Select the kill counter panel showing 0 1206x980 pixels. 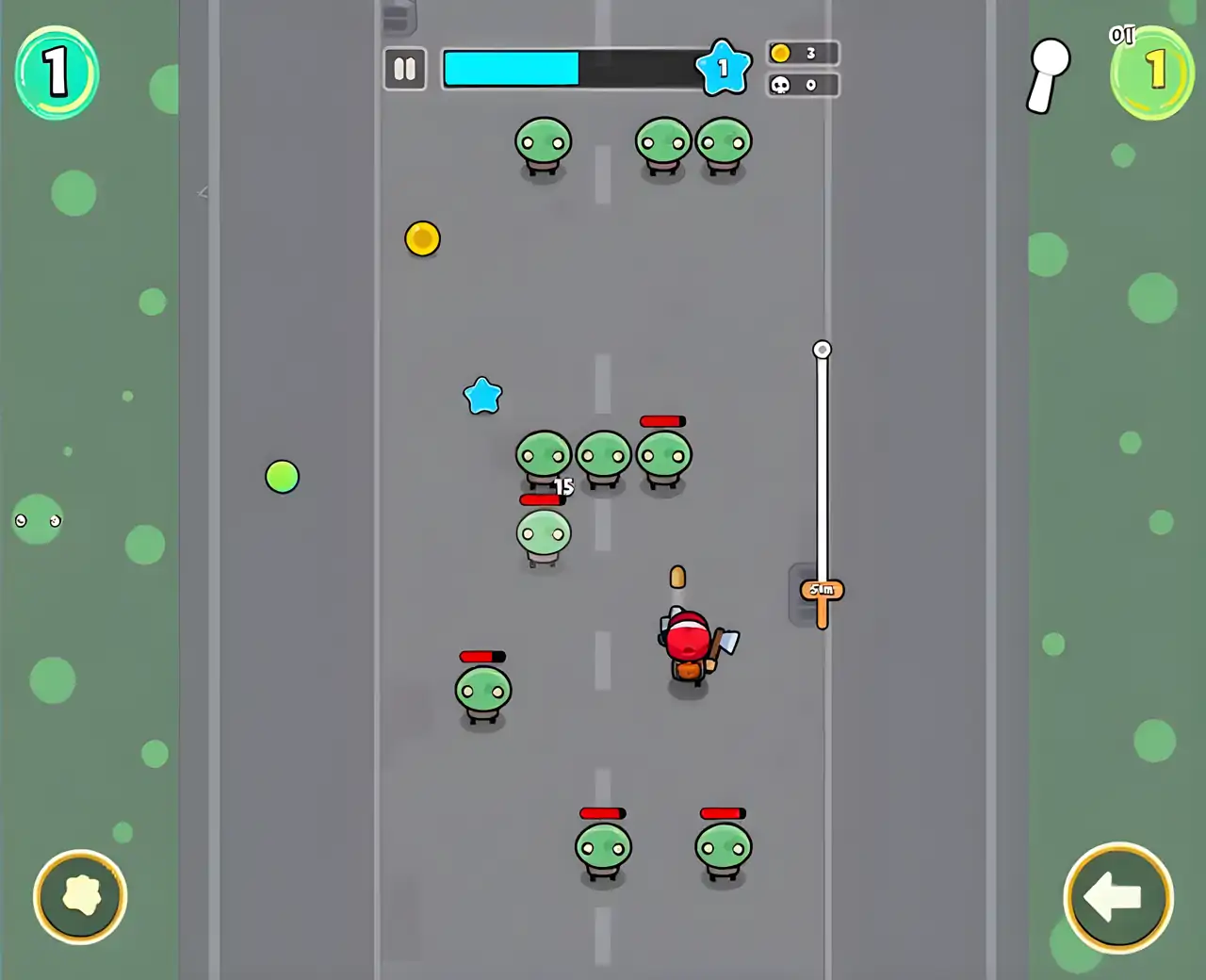click(803, 85)
